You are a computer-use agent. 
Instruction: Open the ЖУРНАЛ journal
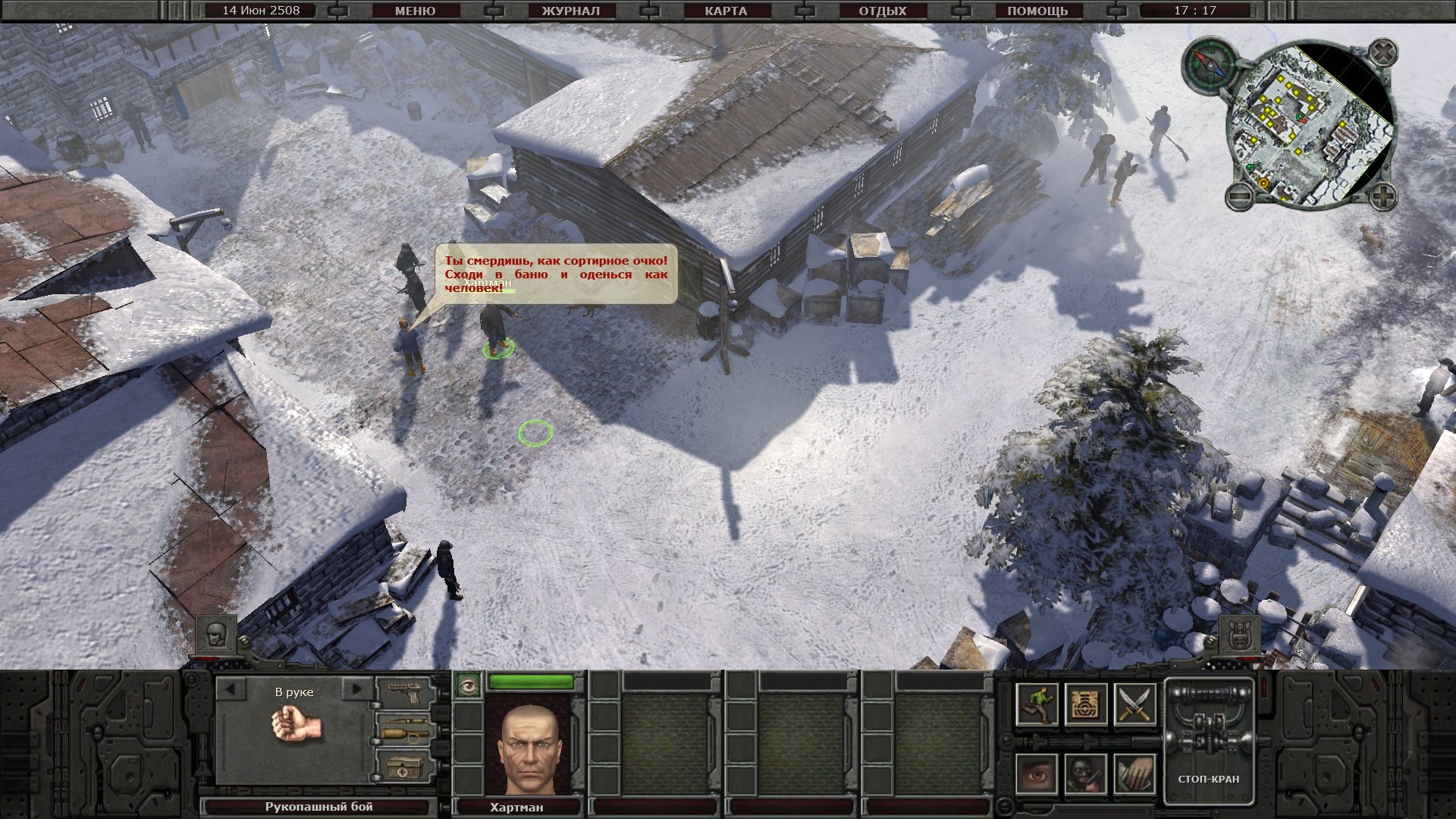[x=570, y=11]
